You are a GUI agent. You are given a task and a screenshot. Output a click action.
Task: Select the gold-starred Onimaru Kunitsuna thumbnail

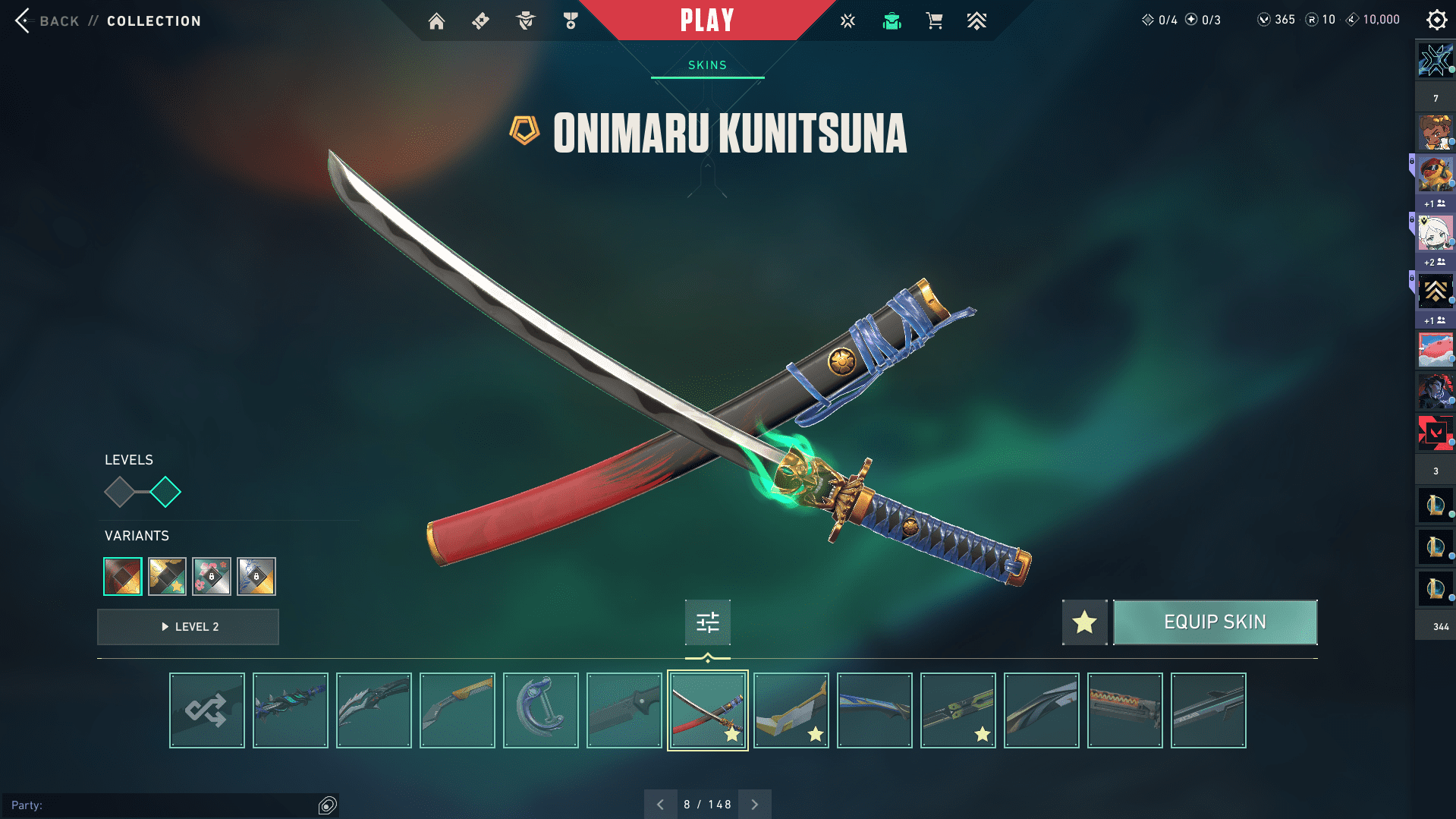(708, 710)
